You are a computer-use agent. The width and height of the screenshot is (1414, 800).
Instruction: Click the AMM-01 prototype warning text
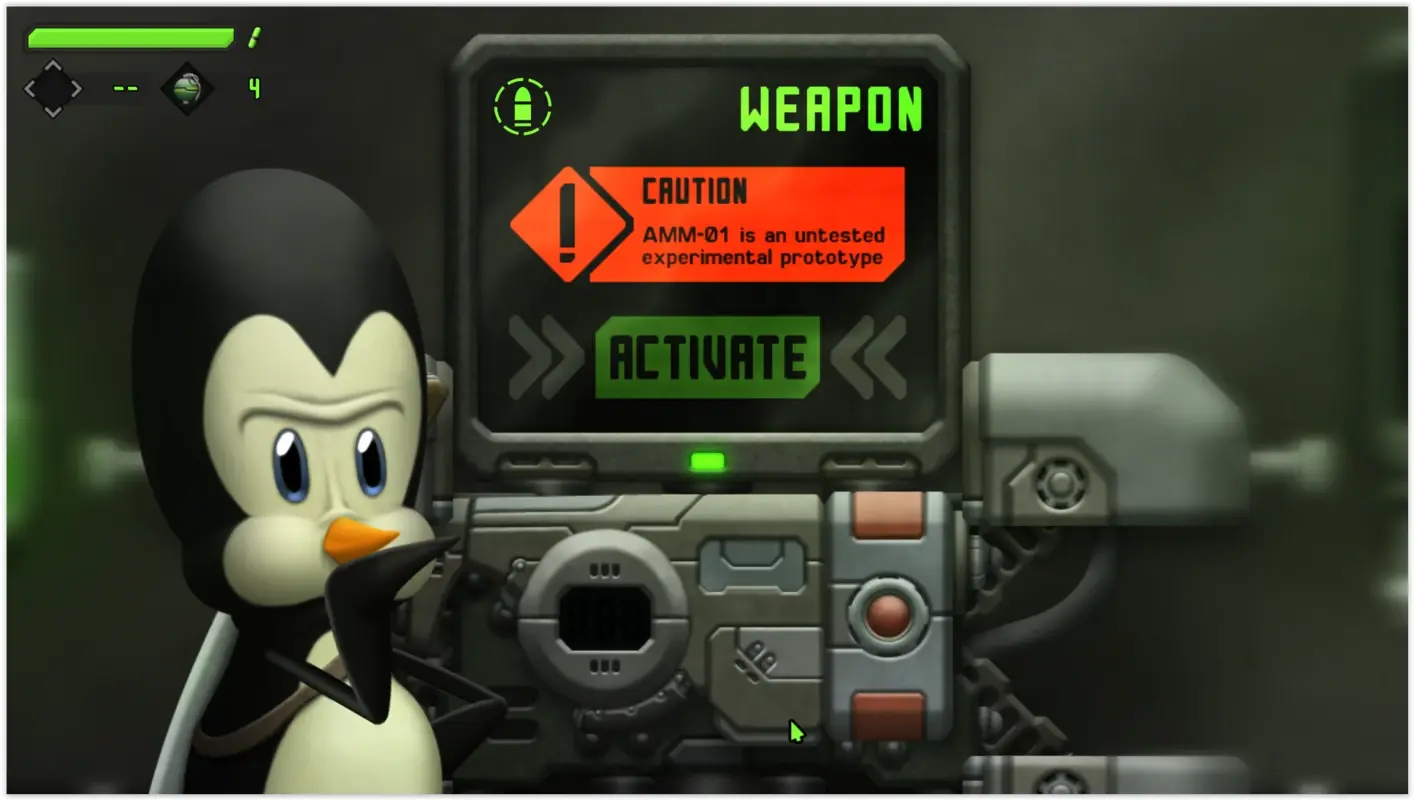tap(762, 243)
